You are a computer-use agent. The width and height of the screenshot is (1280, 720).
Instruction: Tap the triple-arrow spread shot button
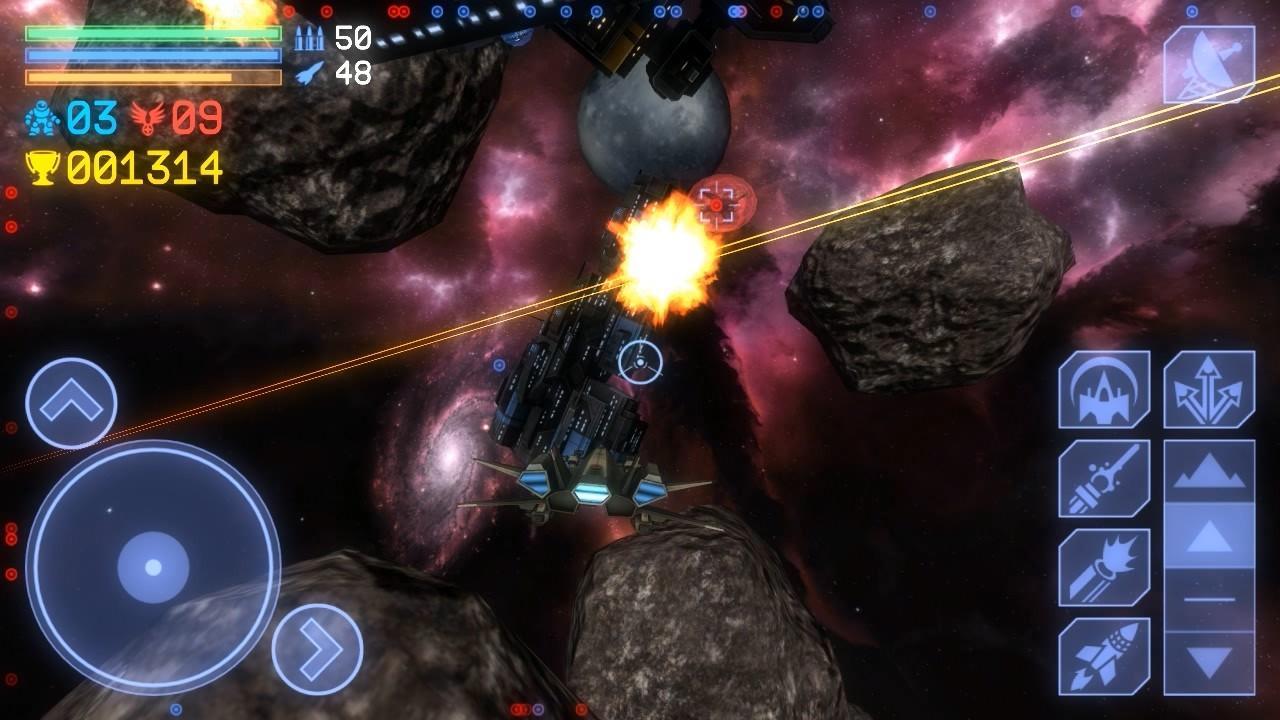(1209, 390)
